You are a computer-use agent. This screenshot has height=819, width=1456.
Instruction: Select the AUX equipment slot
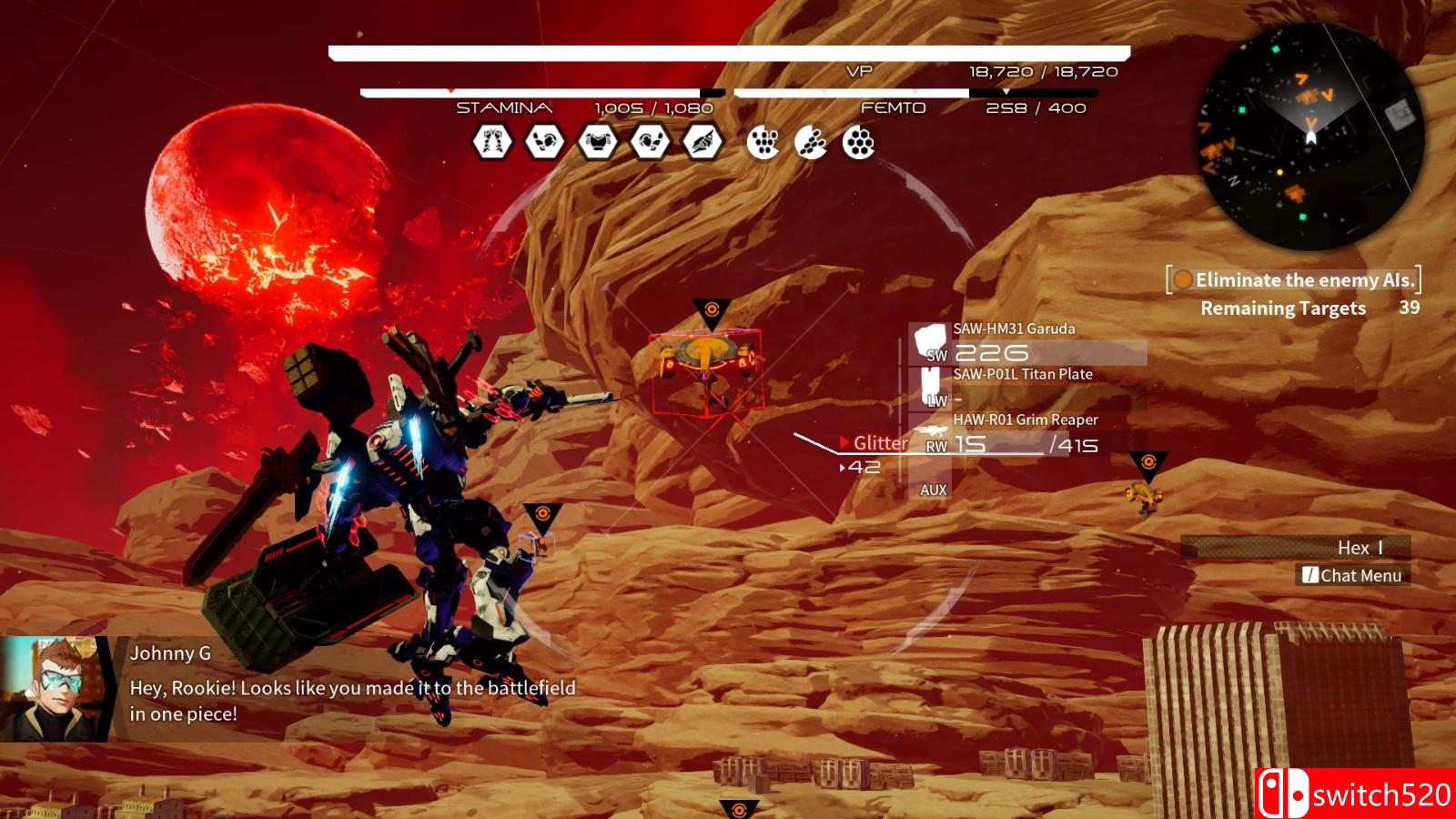click(933, 490)
